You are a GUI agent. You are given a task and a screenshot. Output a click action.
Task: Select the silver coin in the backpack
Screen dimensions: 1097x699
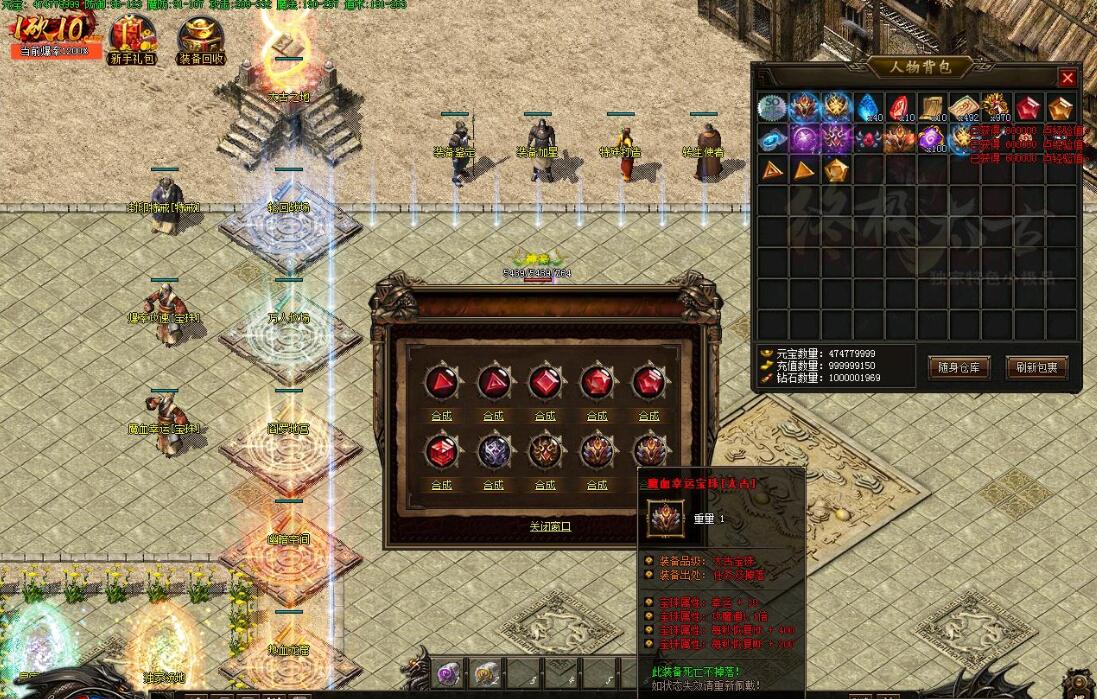coord(772,108)
